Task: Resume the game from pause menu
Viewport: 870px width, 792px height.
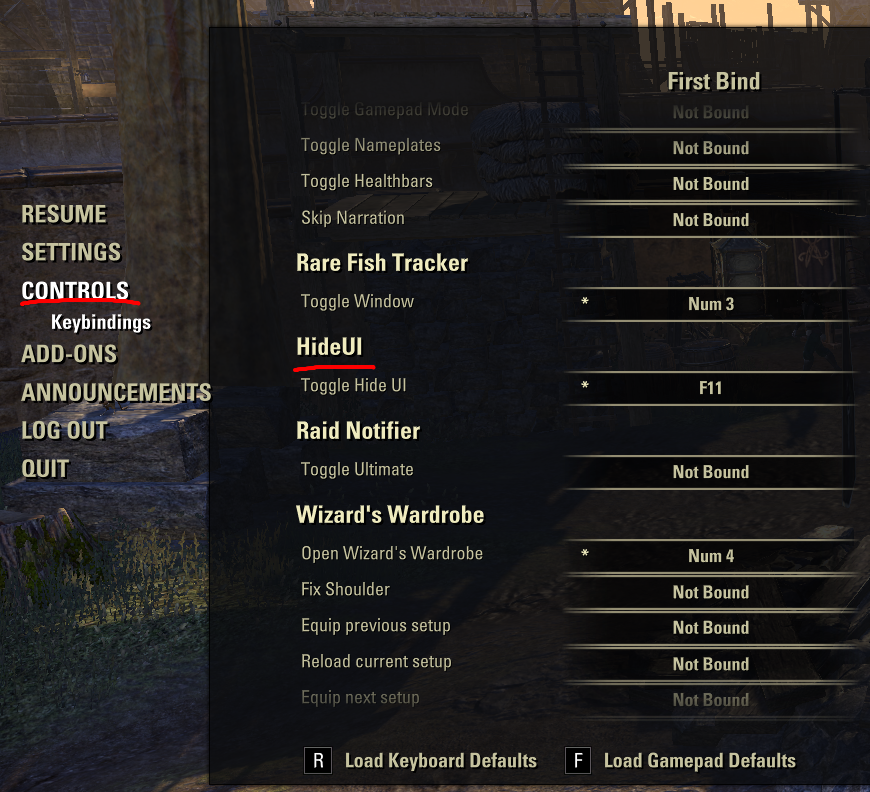Action: point(64,214)
